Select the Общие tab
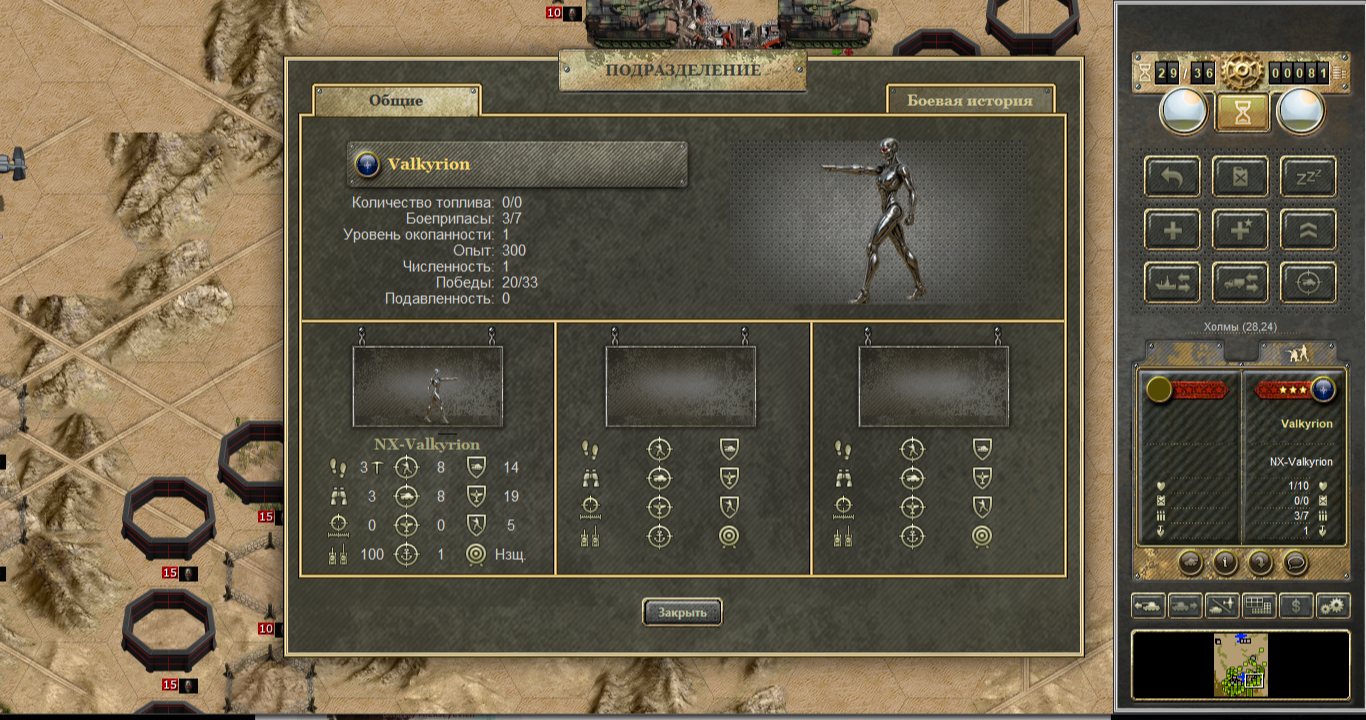This screenshot has width=1366, height=720. point(396,100)
